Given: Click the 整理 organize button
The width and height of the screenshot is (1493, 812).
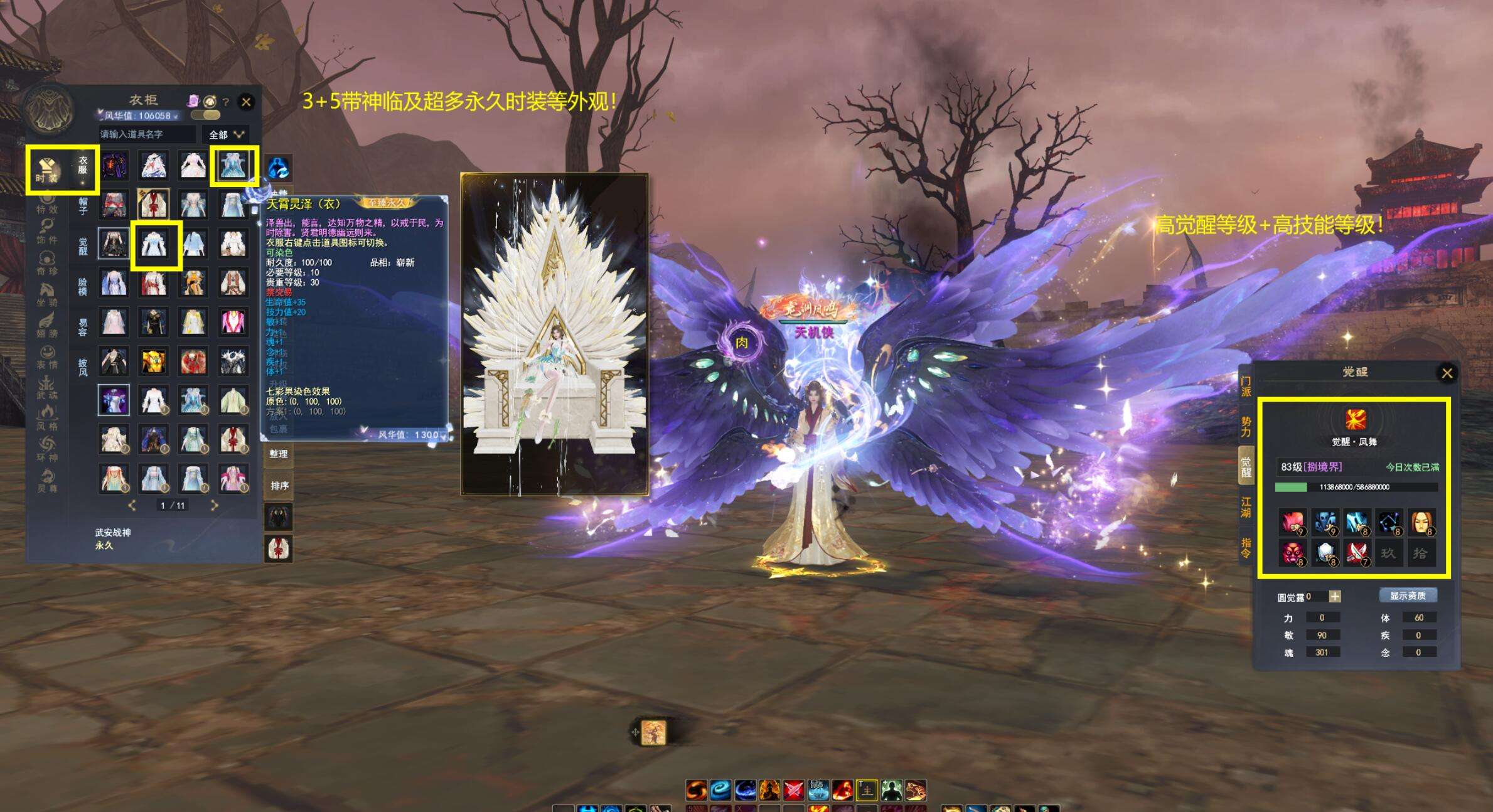Looking at the screenshot, I should (279, 454).
